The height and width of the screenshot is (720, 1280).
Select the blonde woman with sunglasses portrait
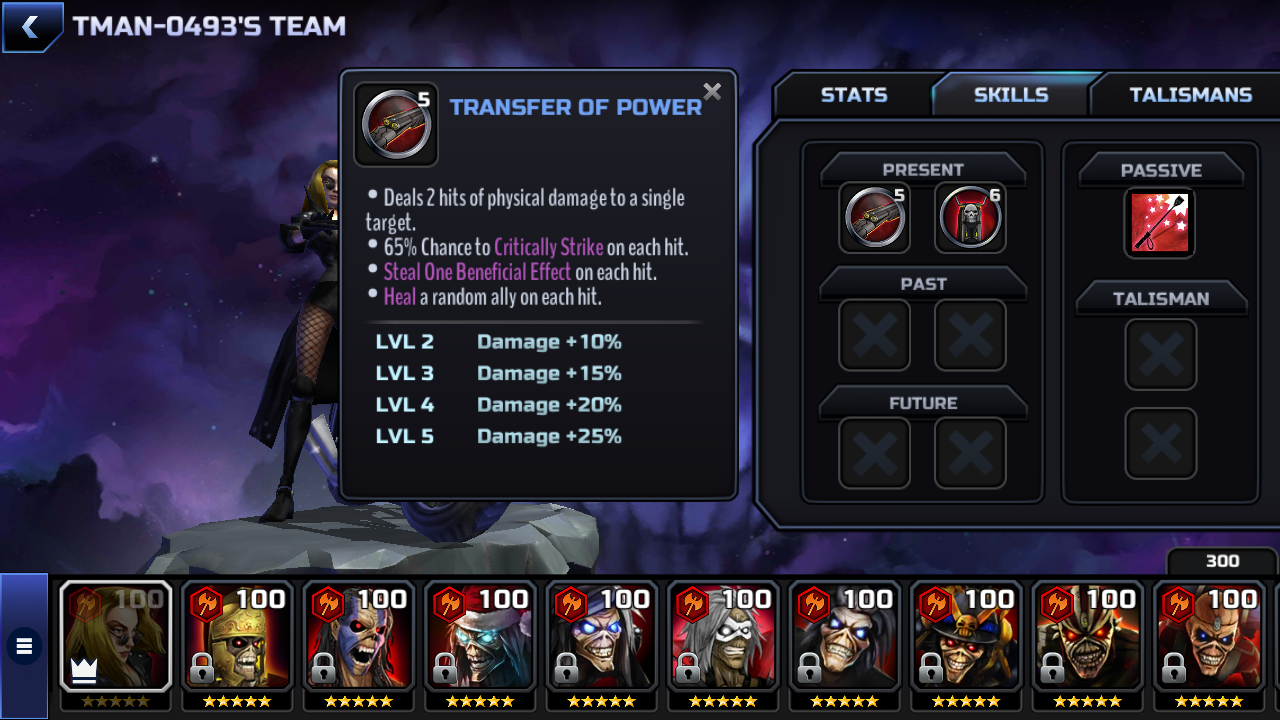pyautogui.click(x=116, y=637)
